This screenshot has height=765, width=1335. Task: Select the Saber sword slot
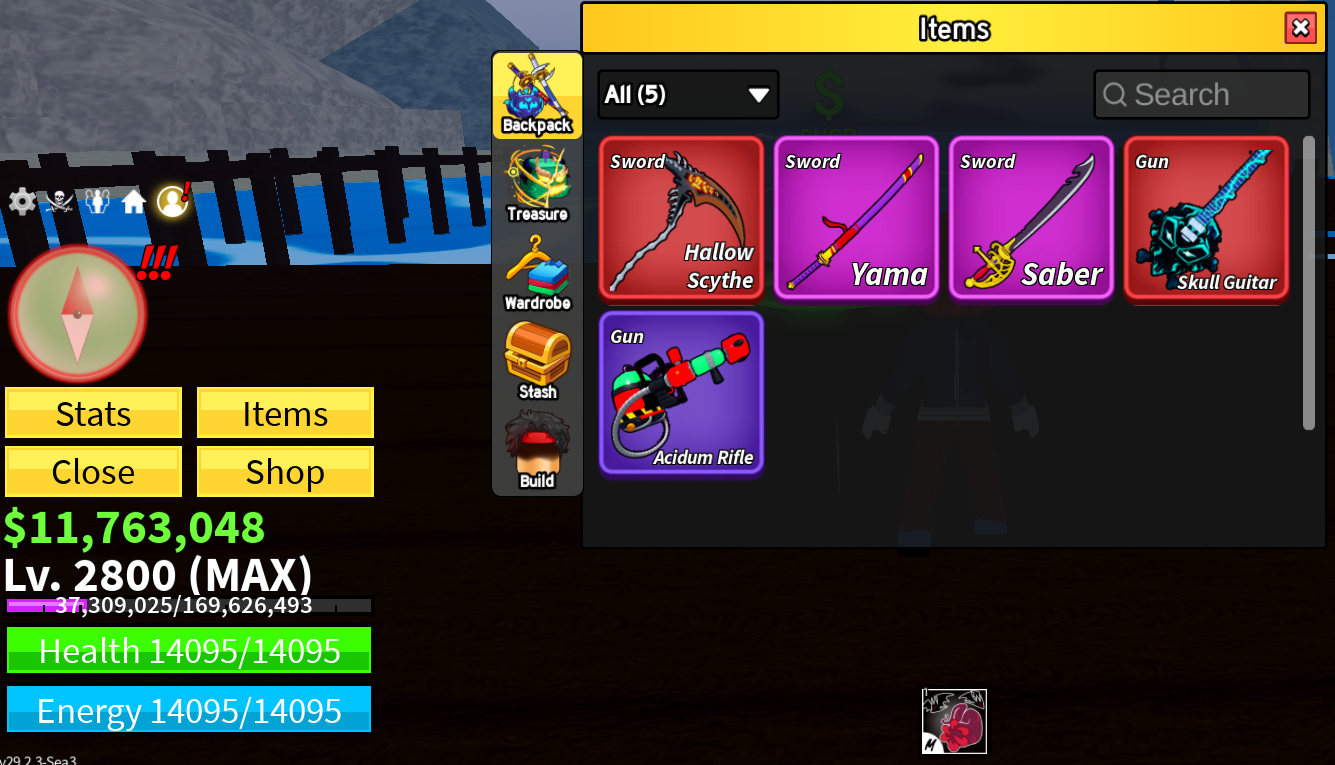click(x=1031, y=218)
